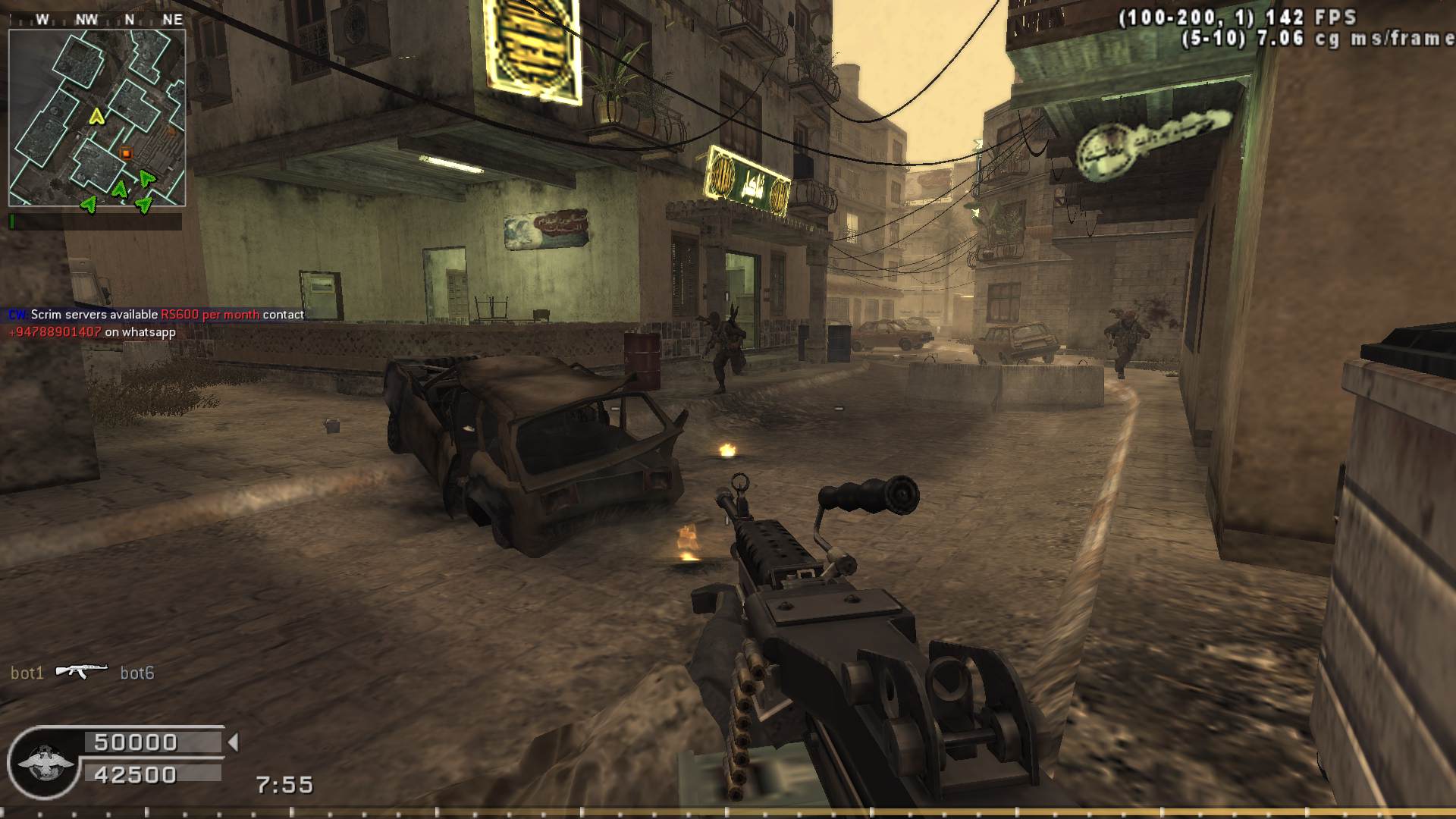Click the yellow player arrow on minimap
The width and height of the screenshot is (1456, 819).
pos(96,117)
